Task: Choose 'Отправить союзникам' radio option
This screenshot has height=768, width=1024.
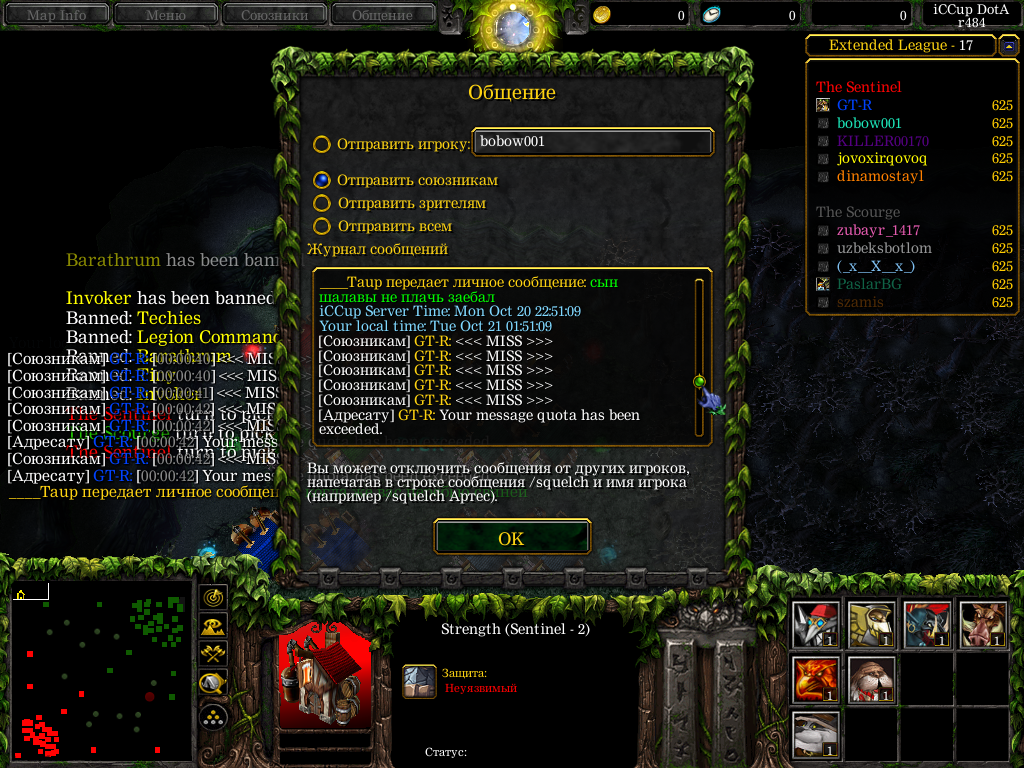Action: point(322,180)
